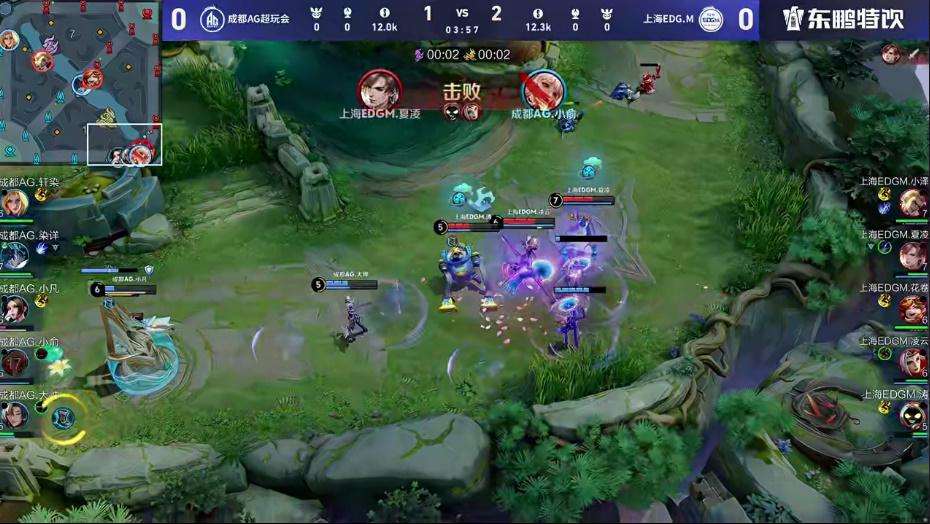The image size is (930, 524).
Task: Select player 上海EDGM.小泽's portrait
Action: (x=912, y=202)
